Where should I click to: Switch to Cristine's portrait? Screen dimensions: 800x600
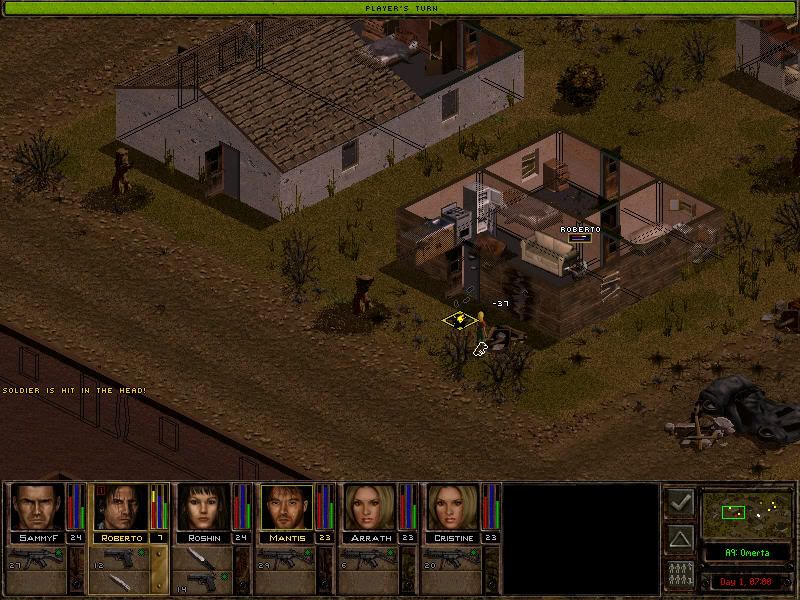click(x=453, y=508)
